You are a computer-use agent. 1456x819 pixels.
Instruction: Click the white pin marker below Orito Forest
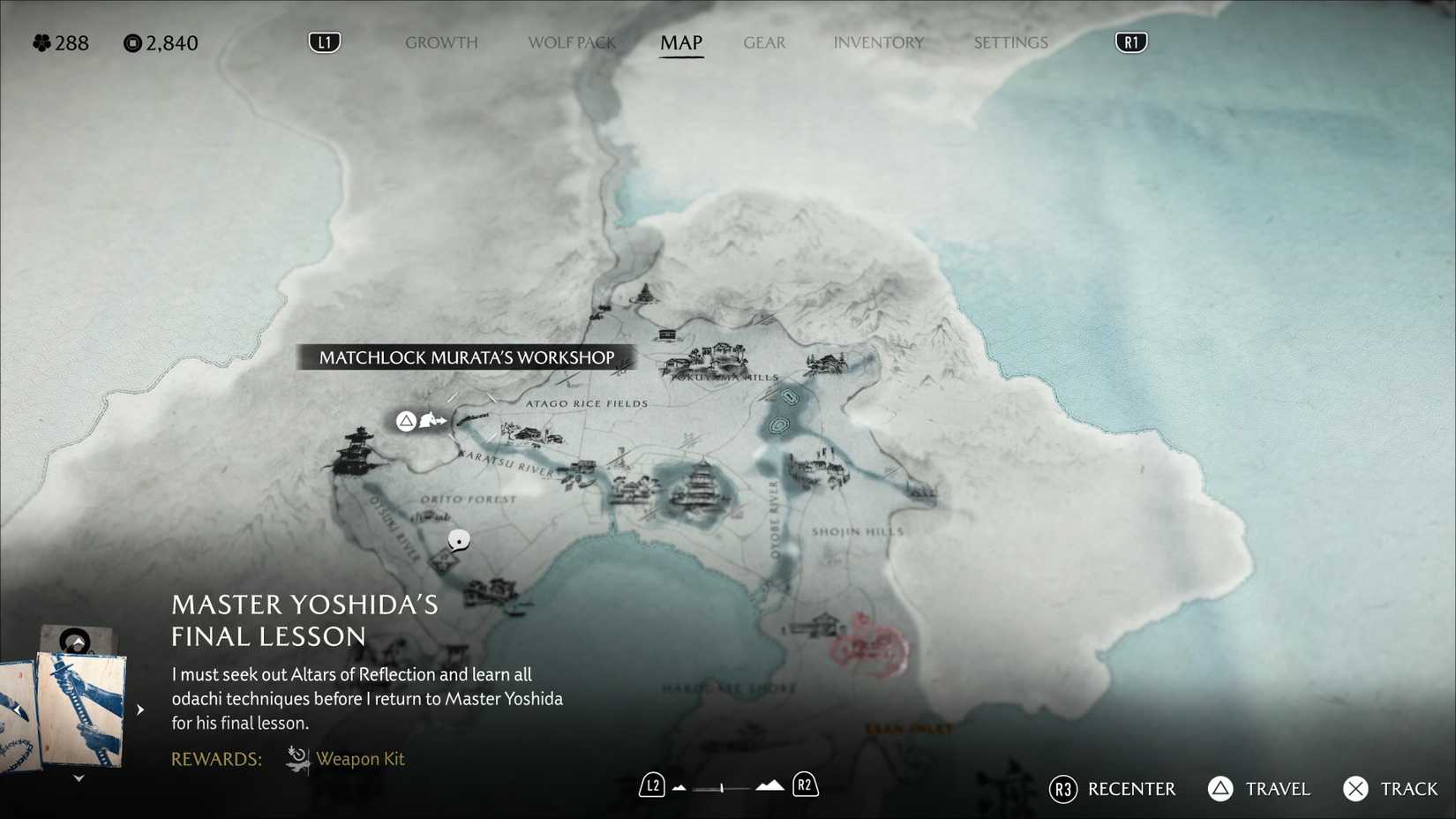coord(459,539)
